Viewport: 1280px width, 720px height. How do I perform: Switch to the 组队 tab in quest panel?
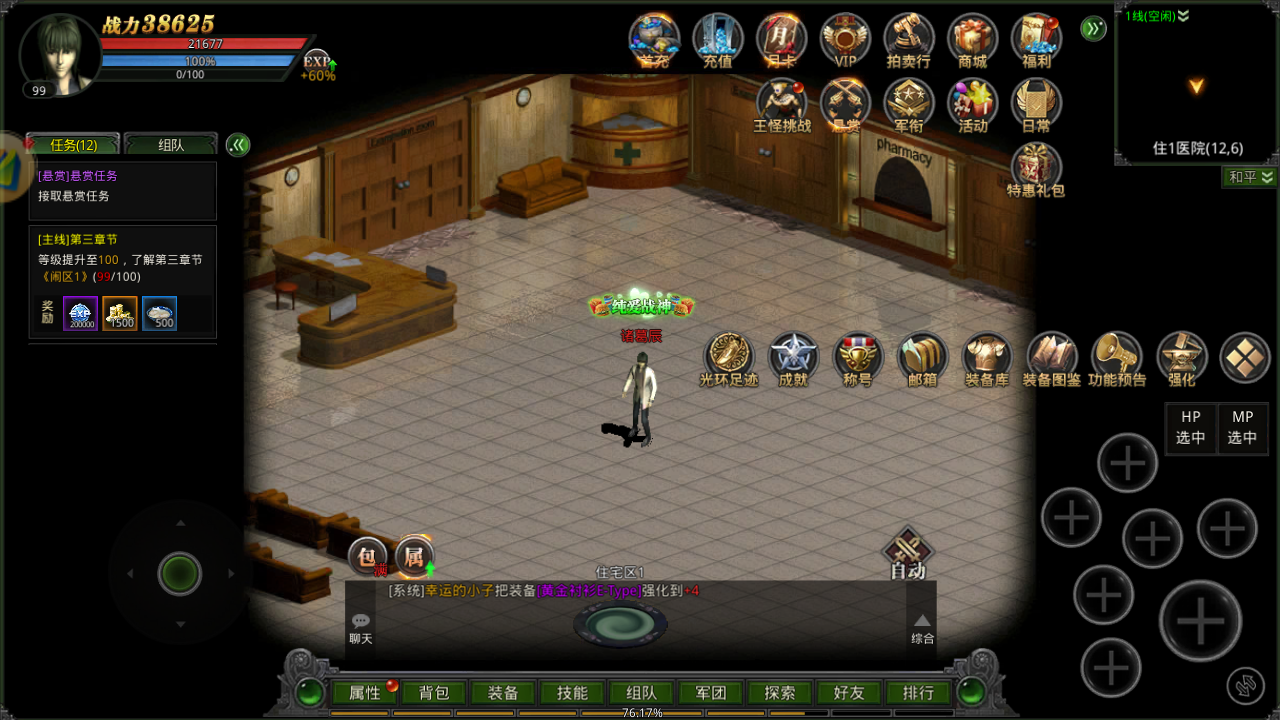[171, 145]
